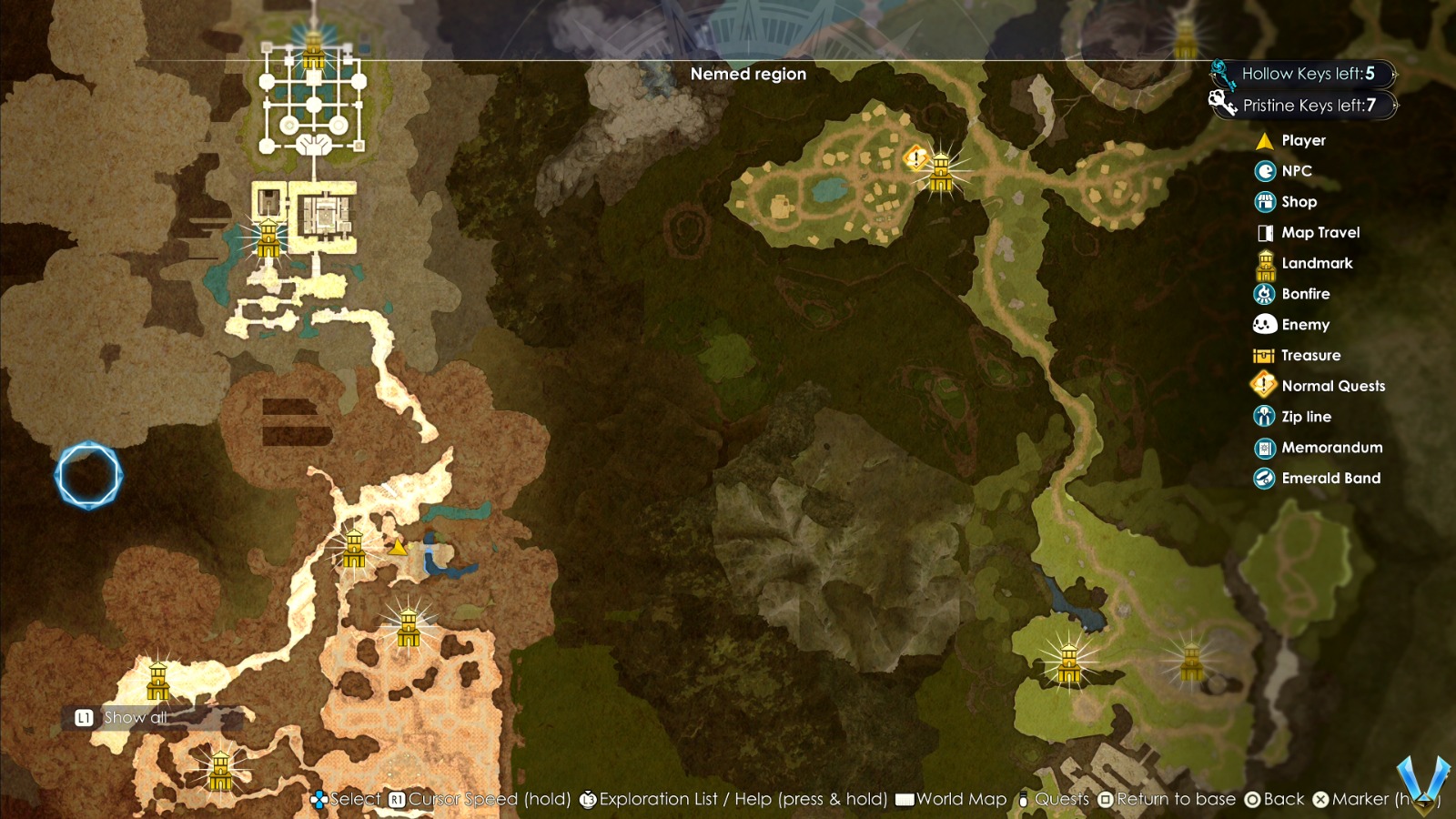Select the Normal Quests exclamation icon
1456x819 pixels.
click(1264, 385)
